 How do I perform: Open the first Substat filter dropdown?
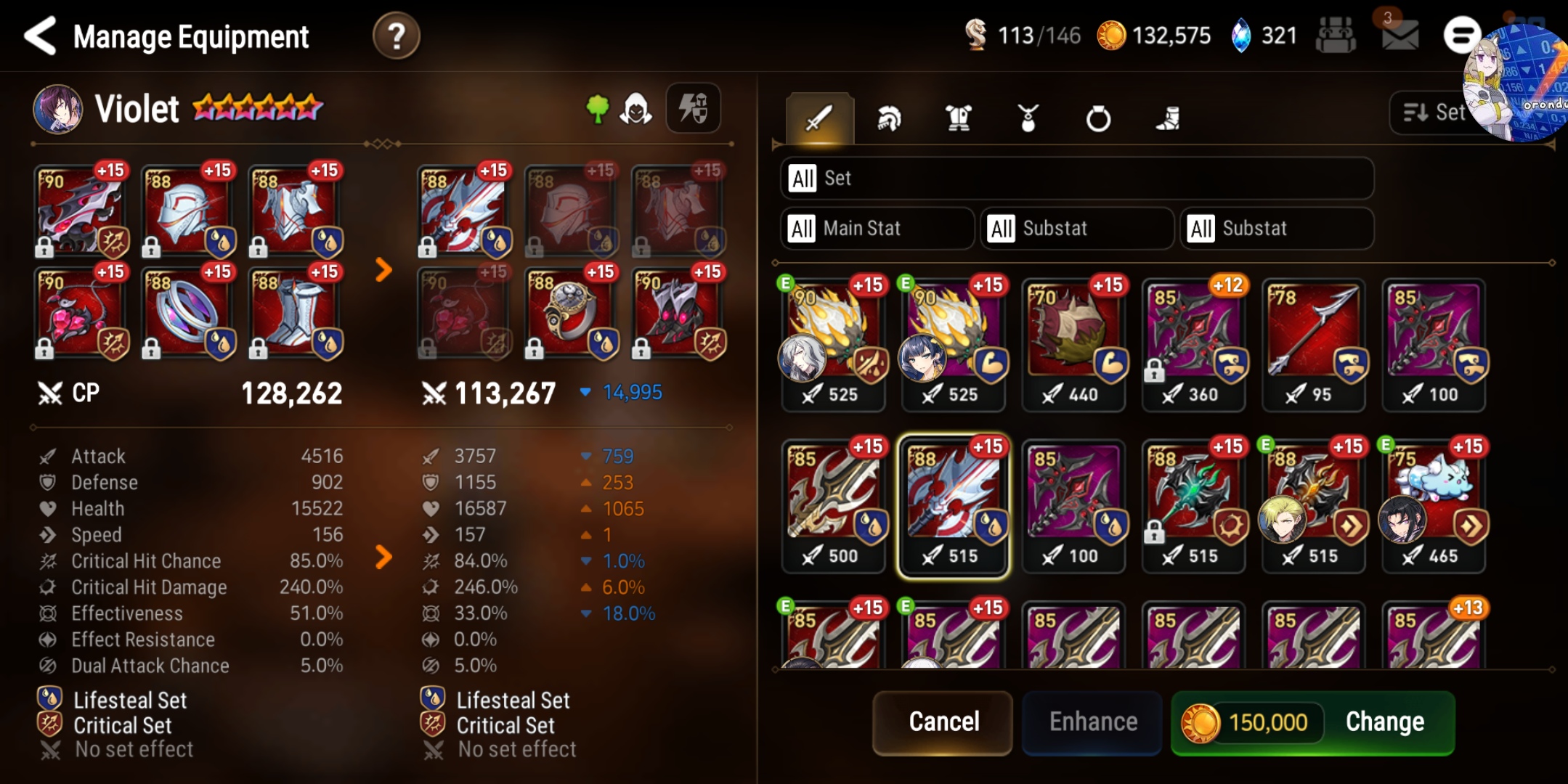[x=1077, y=229]
